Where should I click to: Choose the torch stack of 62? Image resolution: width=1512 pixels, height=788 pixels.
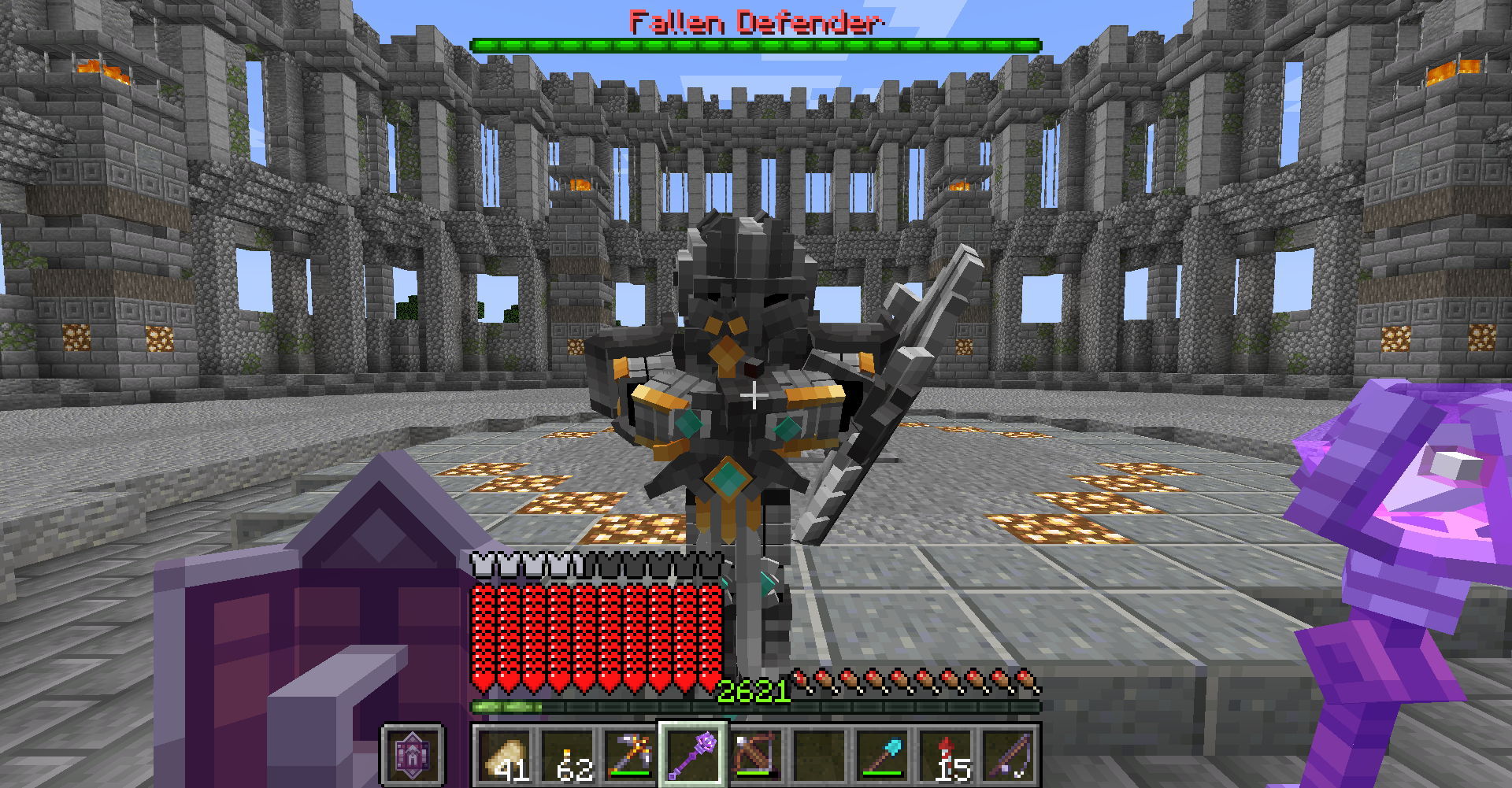[567, 756]
